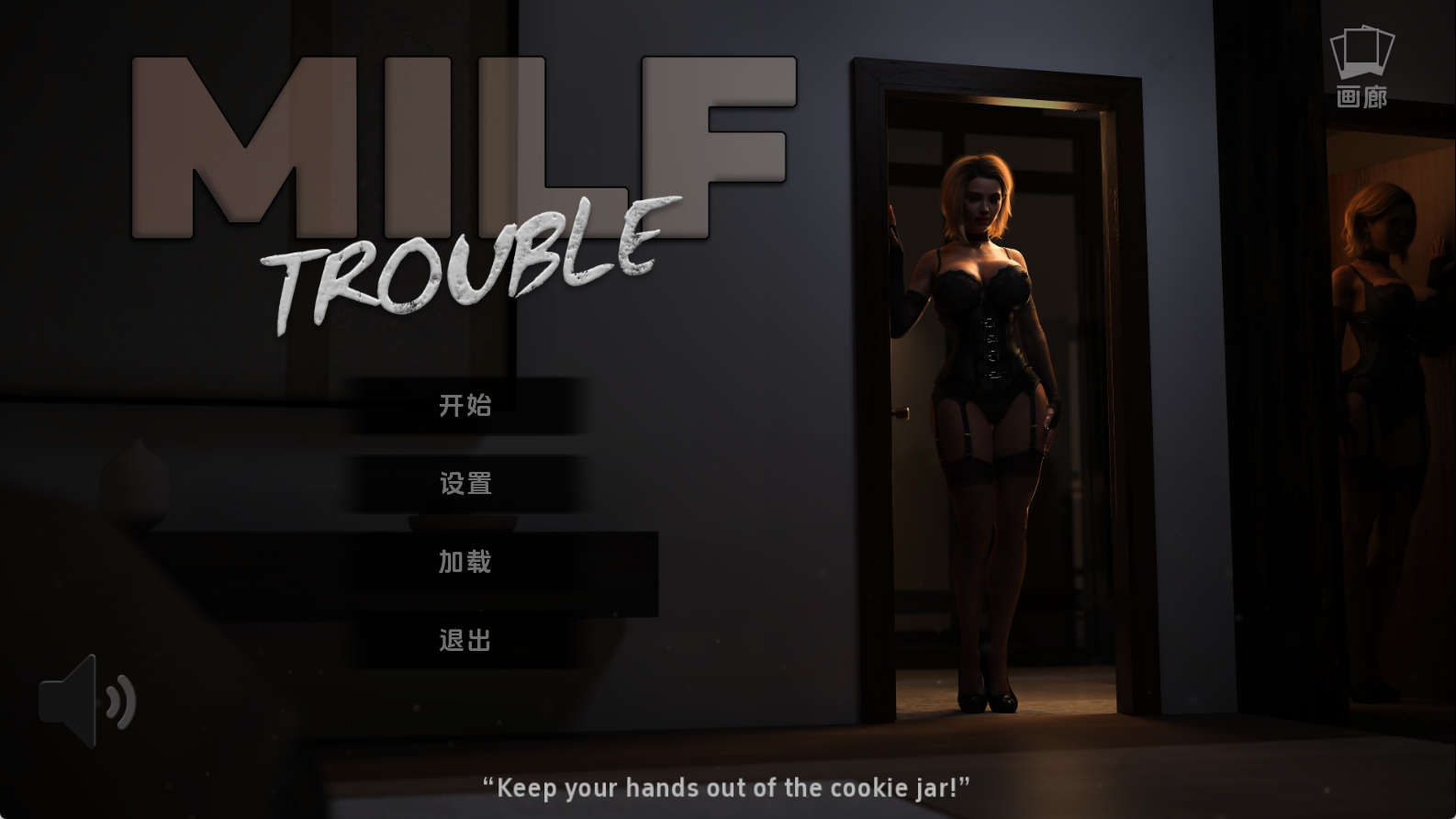This screenshot has width=1456, height=819.
Task: Click the sound waves on the volume icon
Action: (x=119, y=701)
